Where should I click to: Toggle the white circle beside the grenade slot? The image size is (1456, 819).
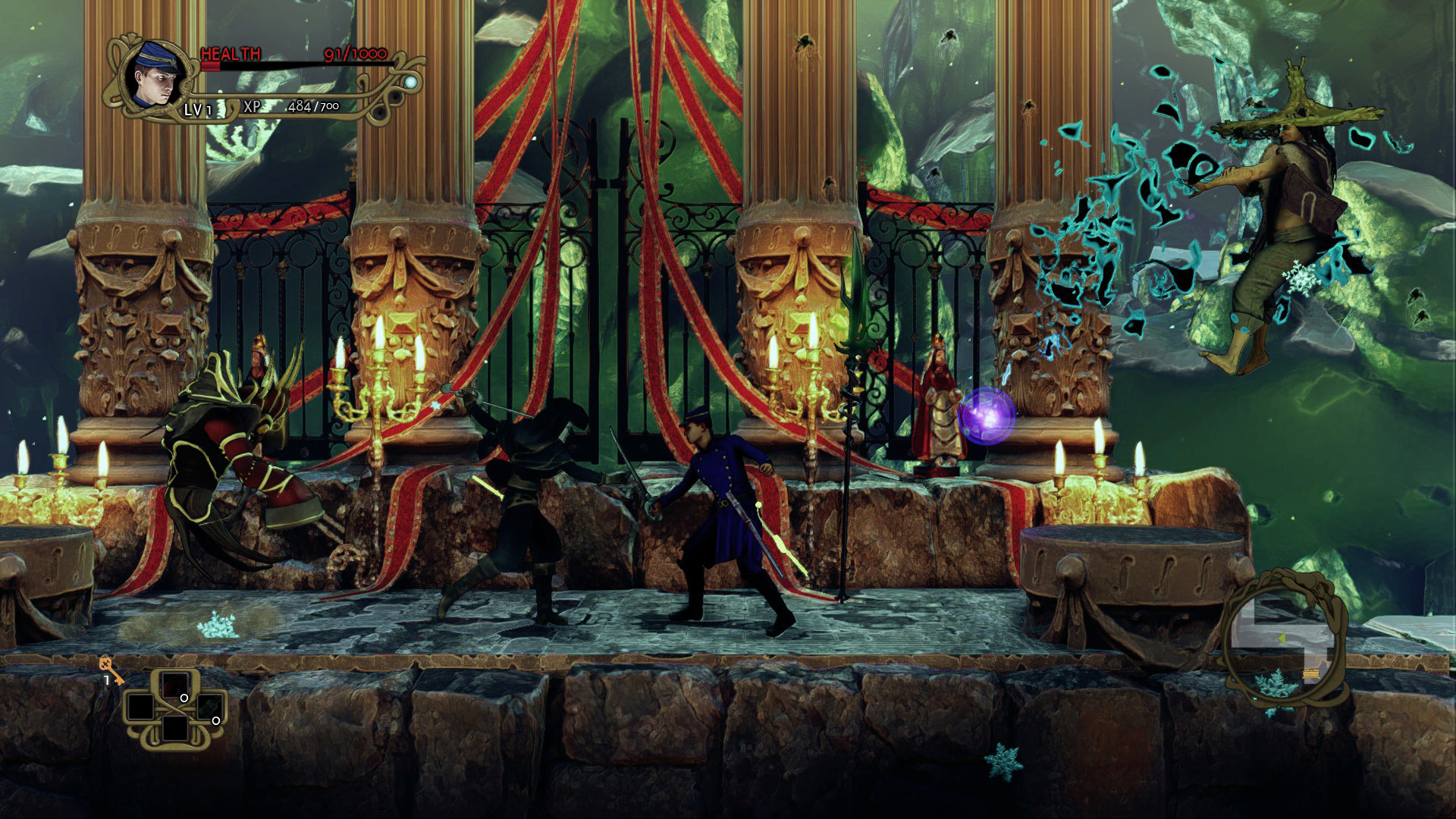(217, 721)
